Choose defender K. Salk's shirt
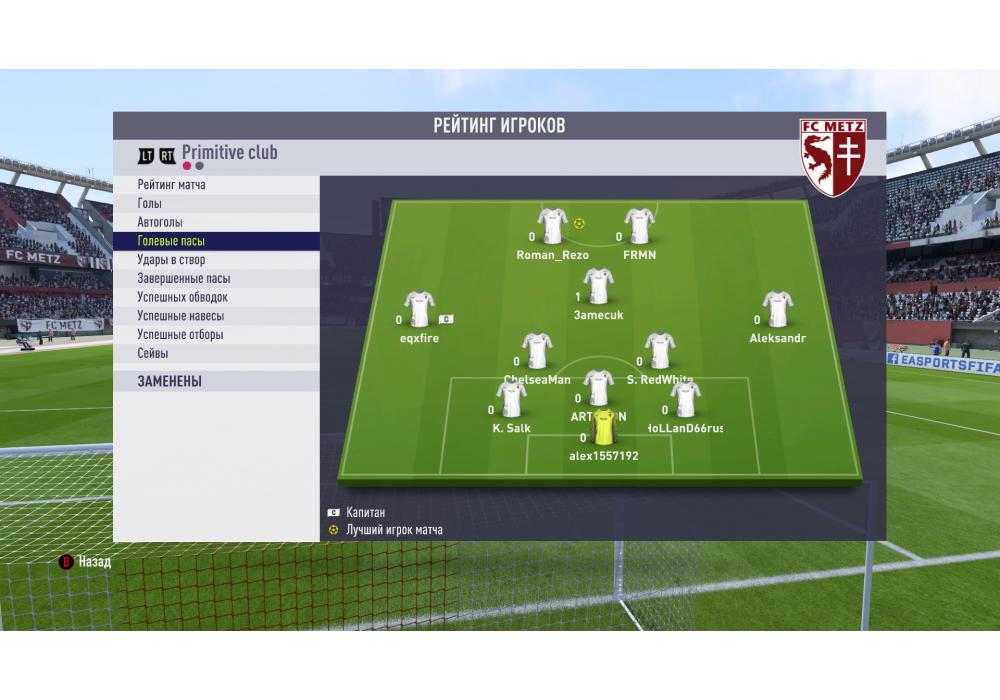Image resolution: width=1000 pixels, height=700 pixels. click(512, 400)
